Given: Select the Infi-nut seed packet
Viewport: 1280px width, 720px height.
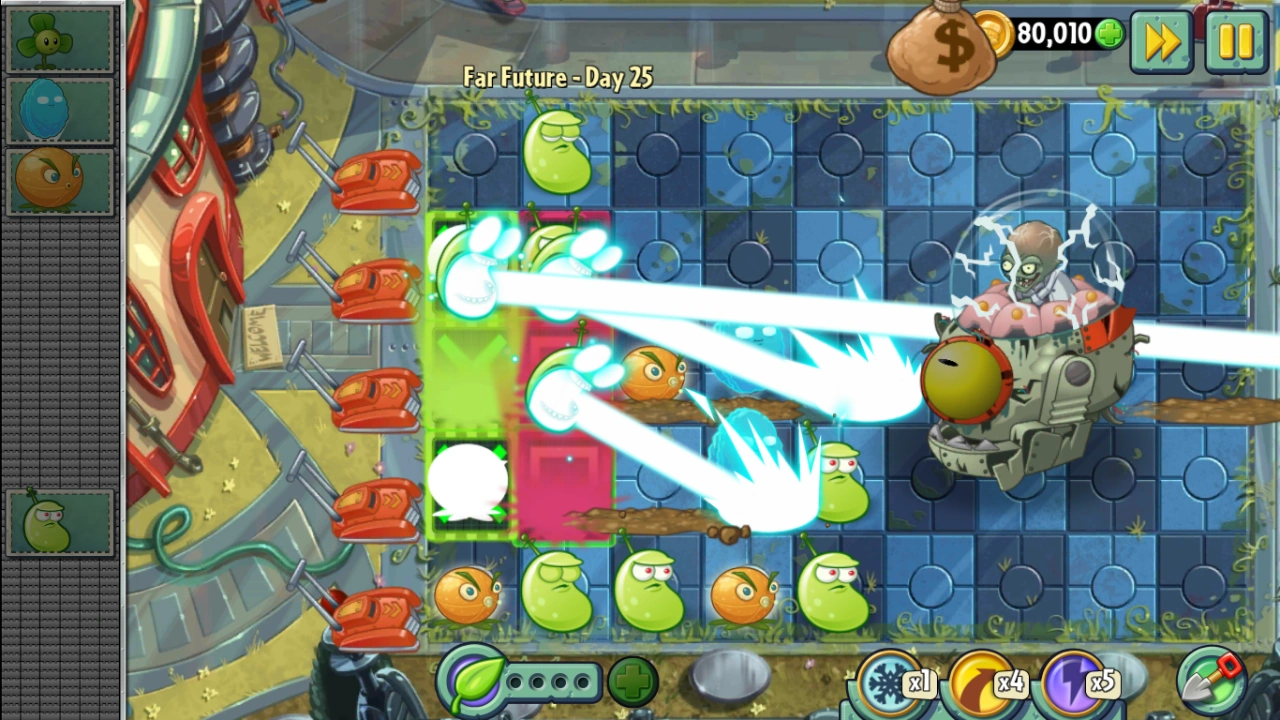Looking at the screenshot, I should coord(60,110).
